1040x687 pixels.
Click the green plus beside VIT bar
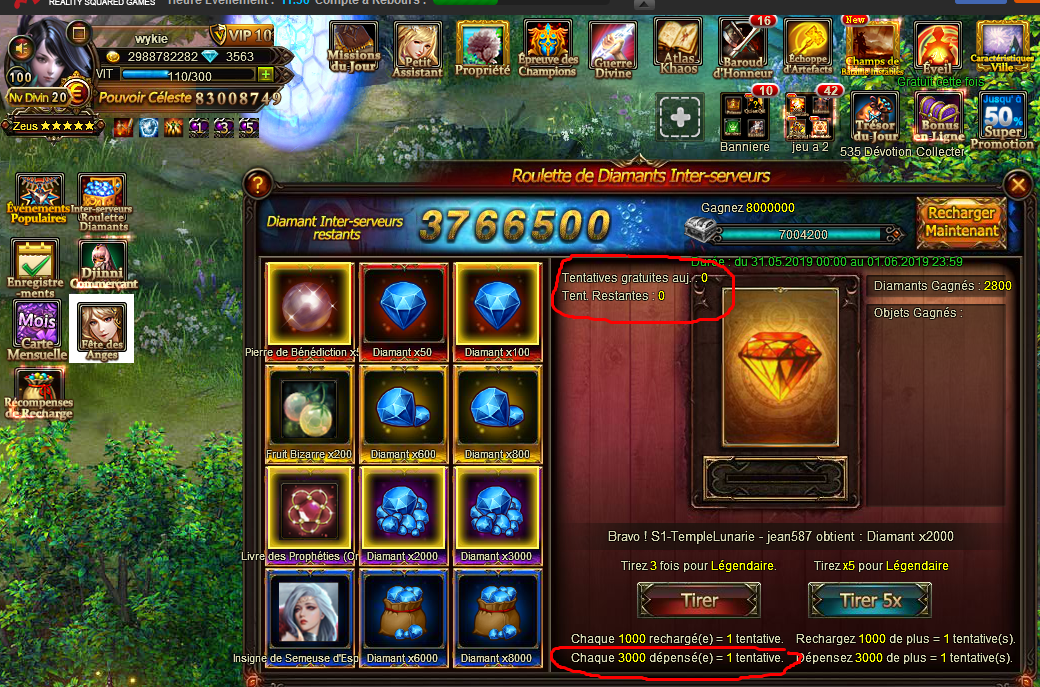click(266, 75)
